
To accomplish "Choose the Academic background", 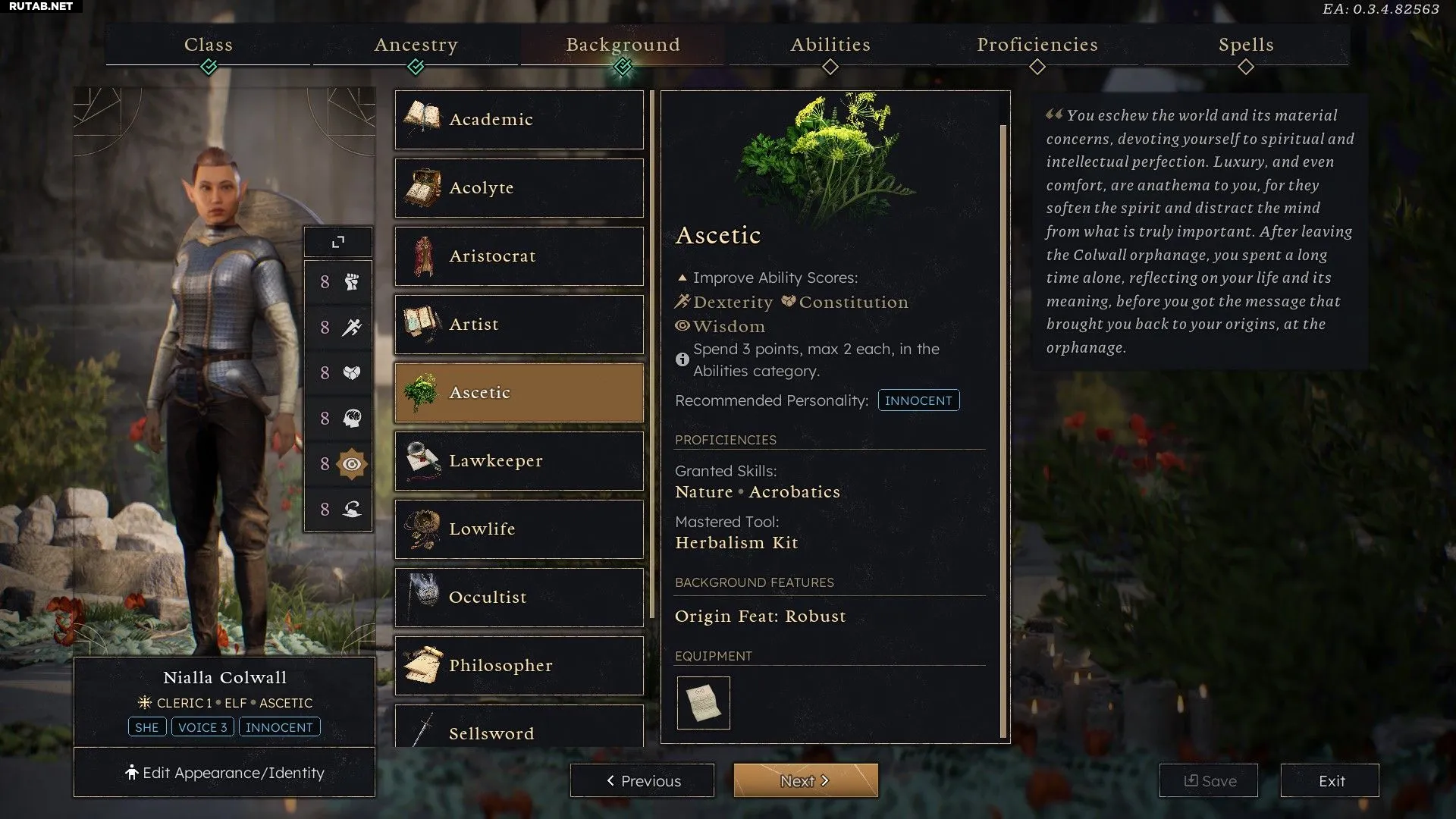I will 519,120.
